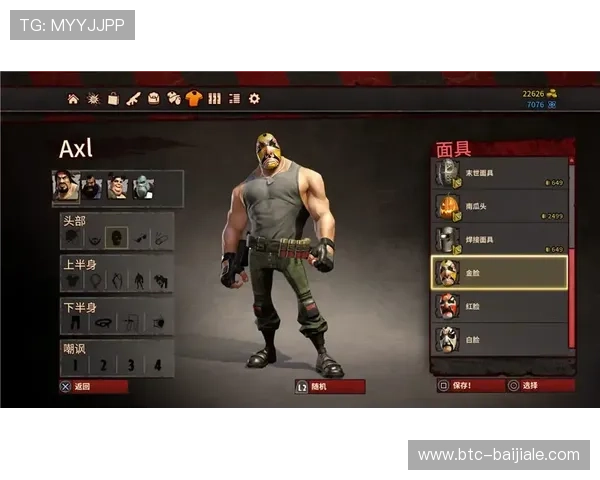This screenshot has width=600, height=480.
Task: Select taunt slot number 1
Action: point(74,365)
